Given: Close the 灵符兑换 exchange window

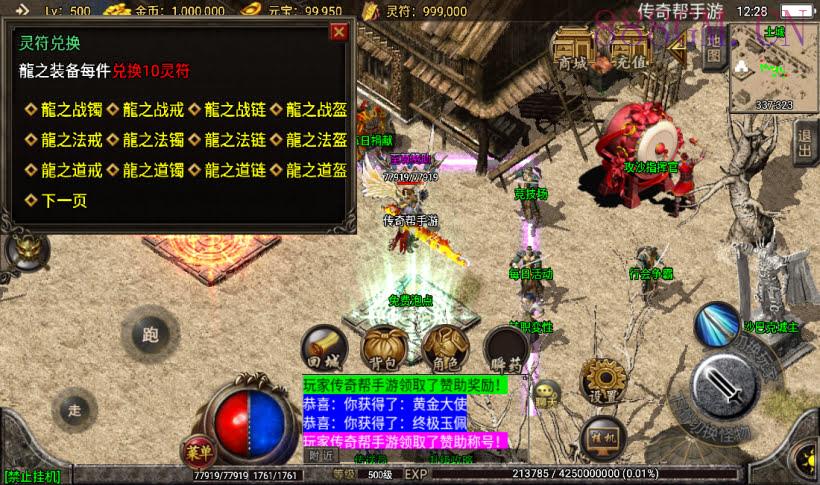Looking at the screenshot, I should click(339, 32).
